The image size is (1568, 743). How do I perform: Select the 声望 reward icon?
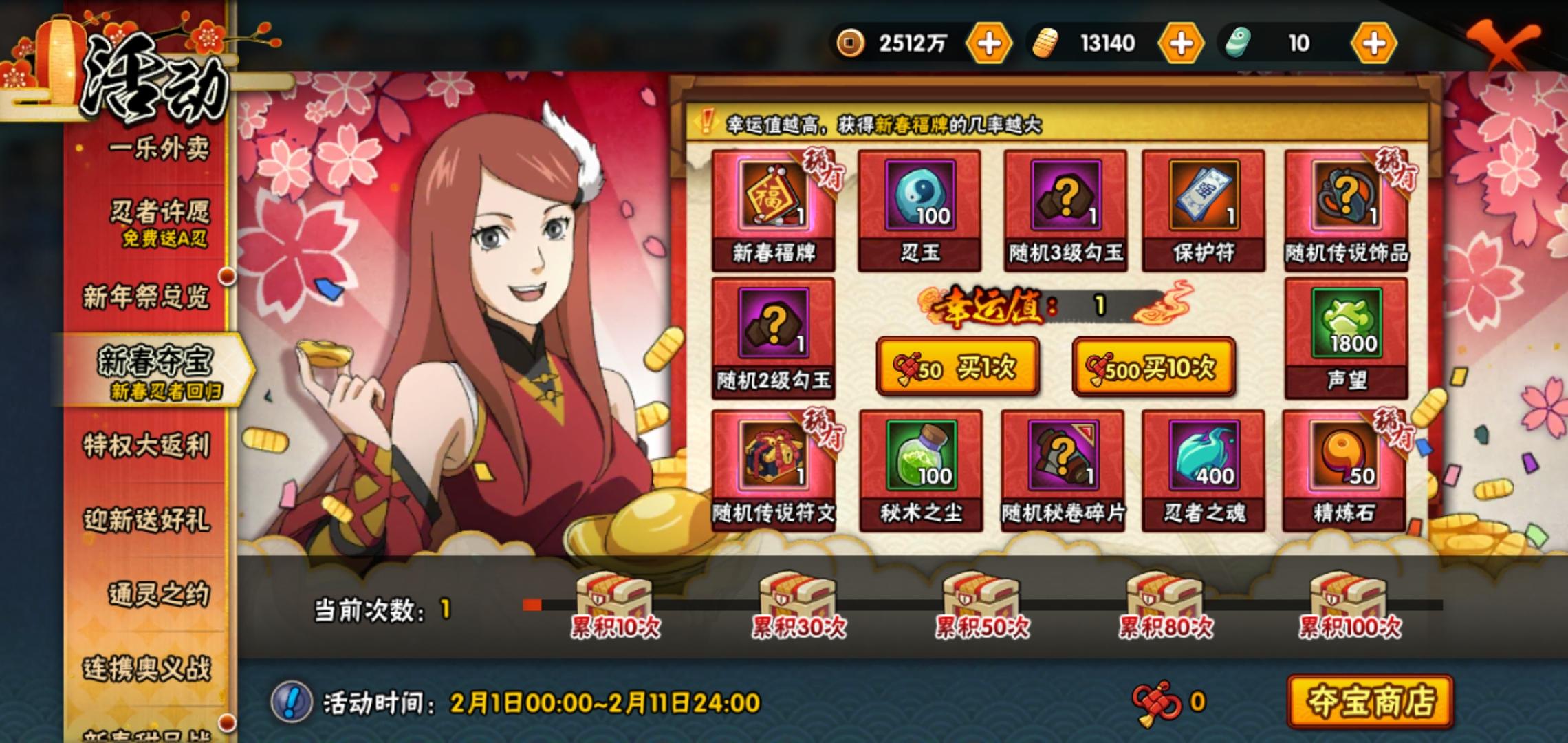[x=1346, y=341]
